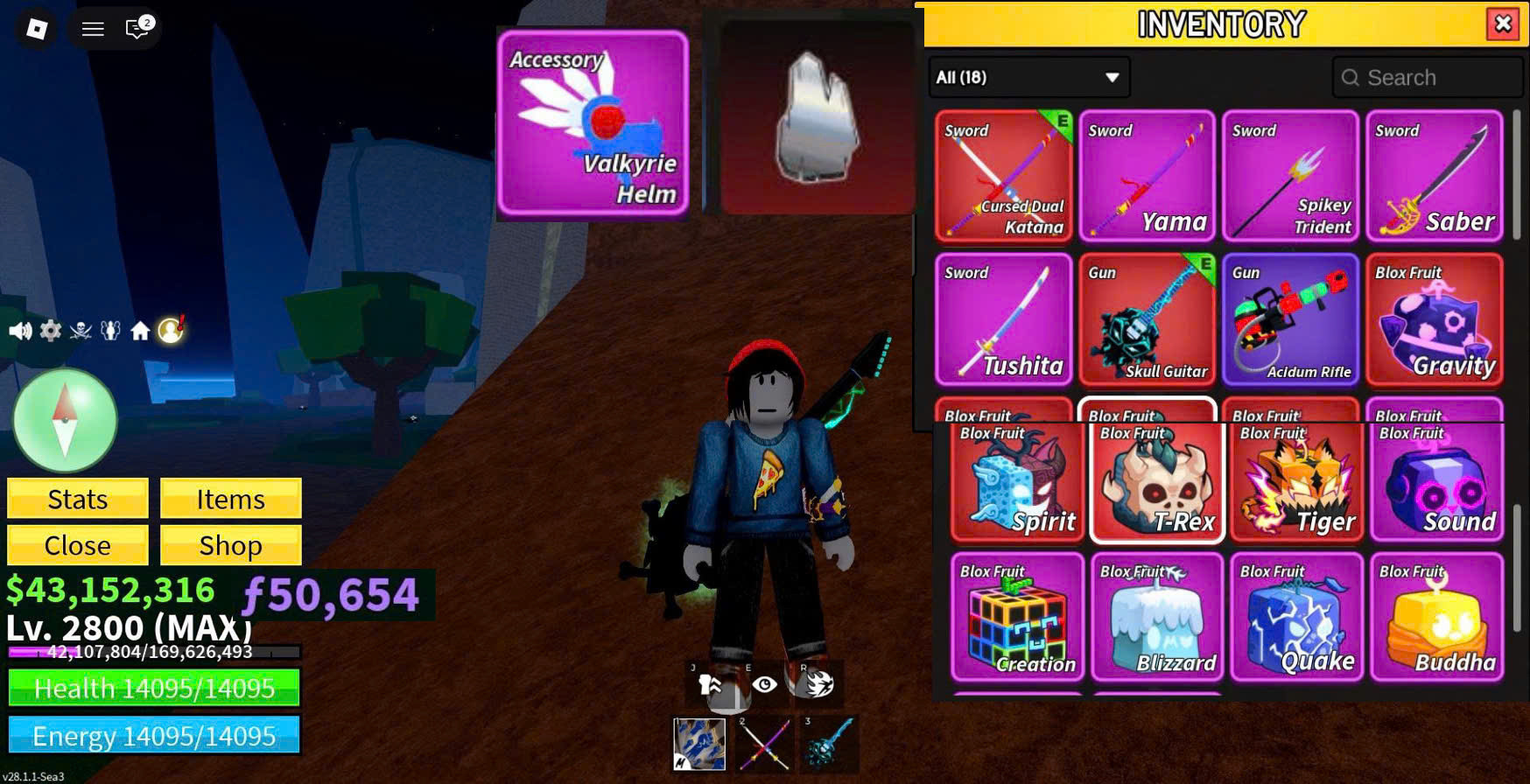Toggle the sound speaker icon

(x=20, y=331)
